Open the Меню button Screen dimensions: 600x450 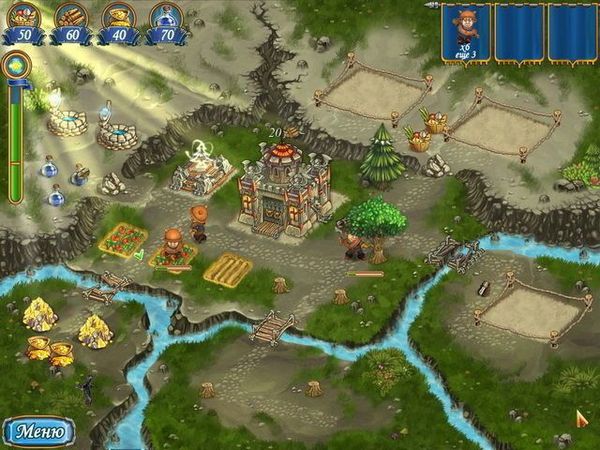(x=39, y=432)
